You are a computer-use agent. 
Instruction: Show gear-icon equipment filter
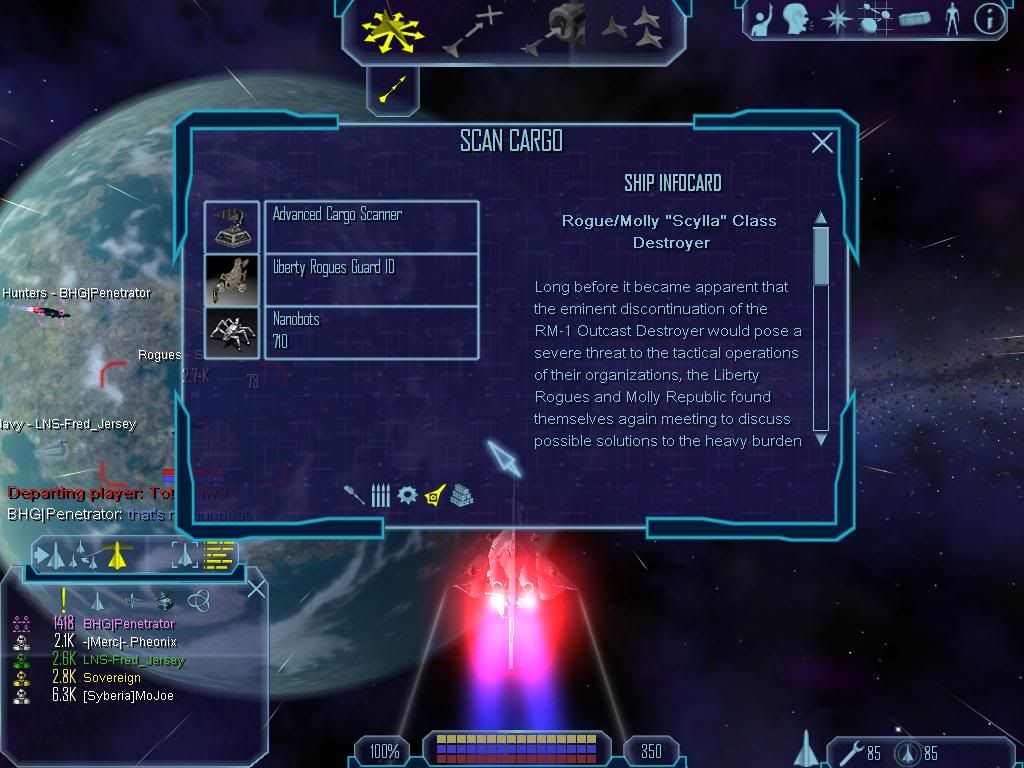point(407,495)
